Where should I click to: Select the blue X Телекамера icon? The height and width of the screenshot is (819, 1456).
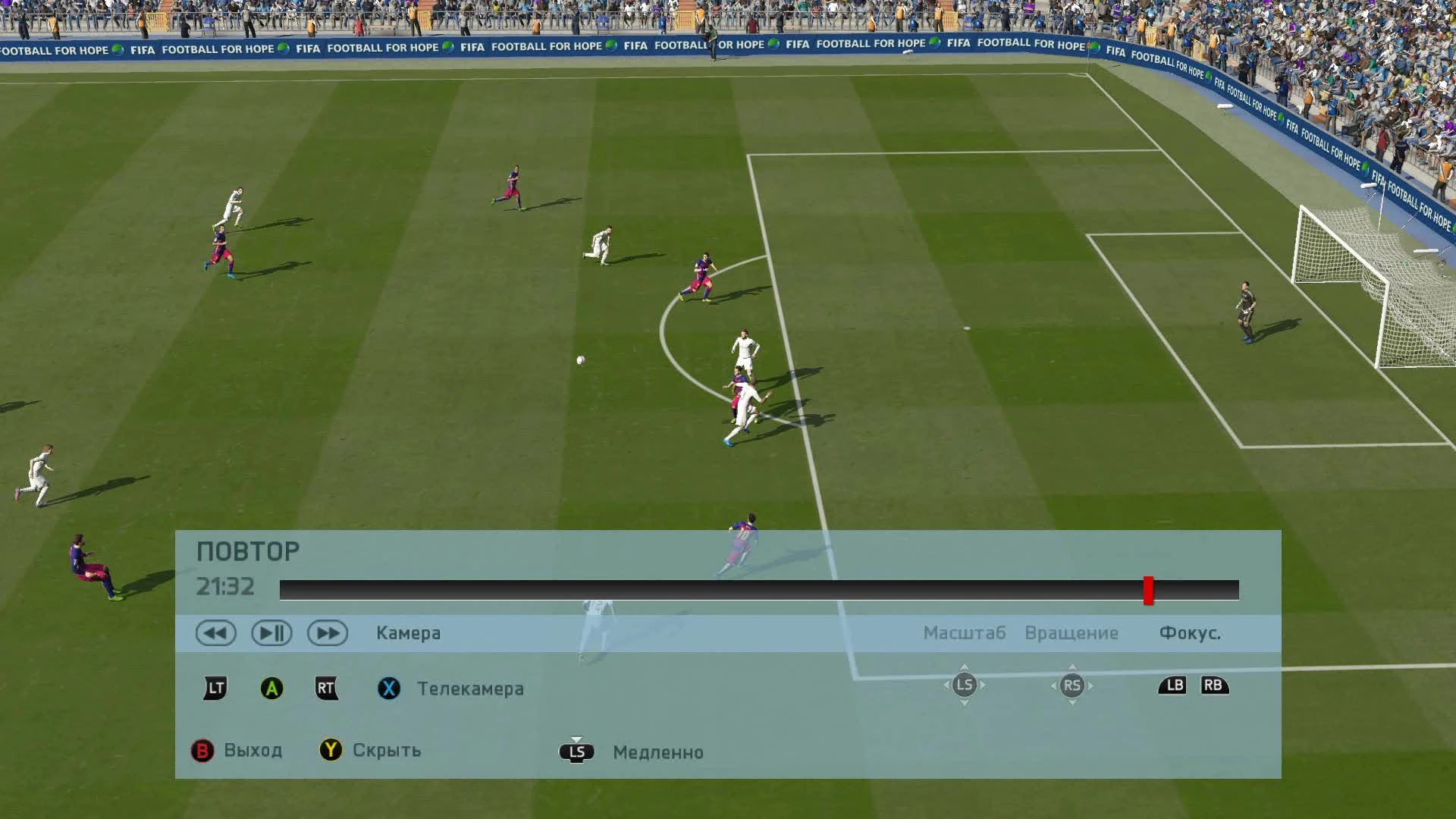[388, 689]
